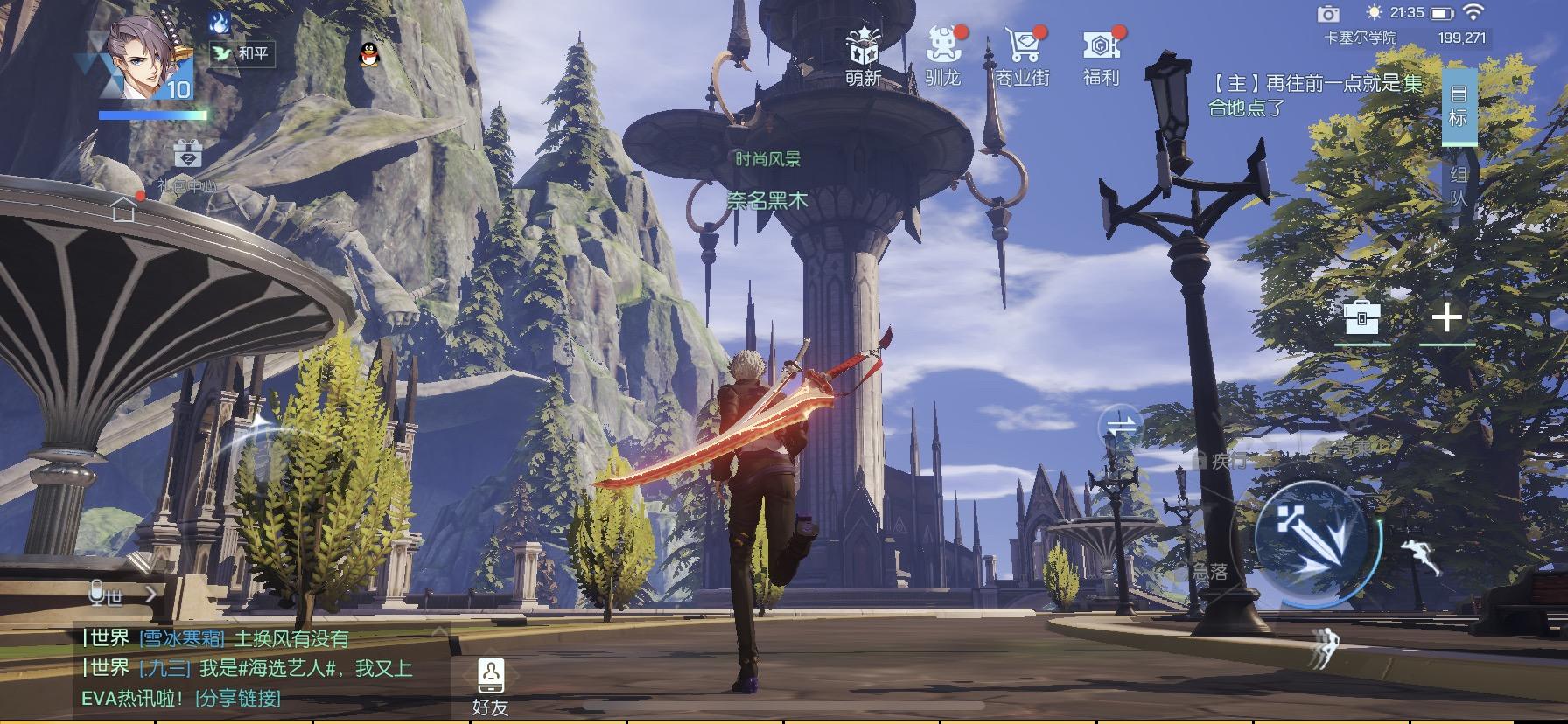Visit the 商业街 shopping street
This screenshot has width=1568, height=724.
click(1022, 56)
